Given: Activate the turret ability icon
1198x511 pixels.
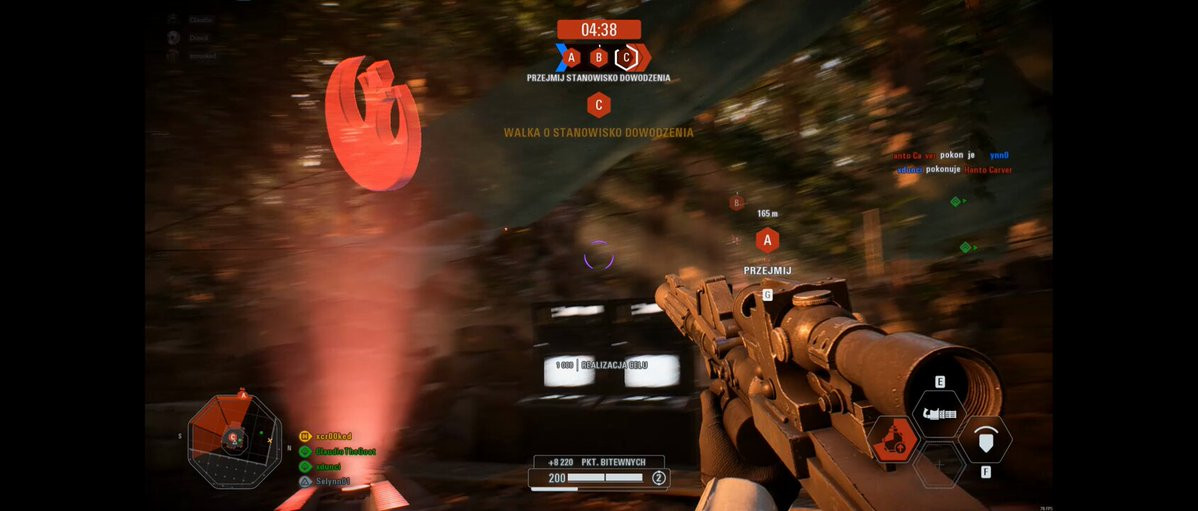Looking at the screenshot, I should coord(940,413).
